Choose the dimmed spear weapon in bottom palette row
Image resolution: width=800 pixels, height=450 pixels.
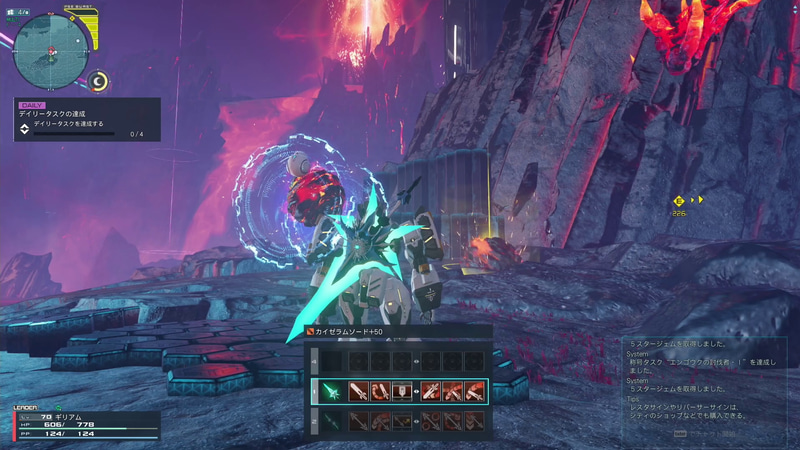pos(329,422)
